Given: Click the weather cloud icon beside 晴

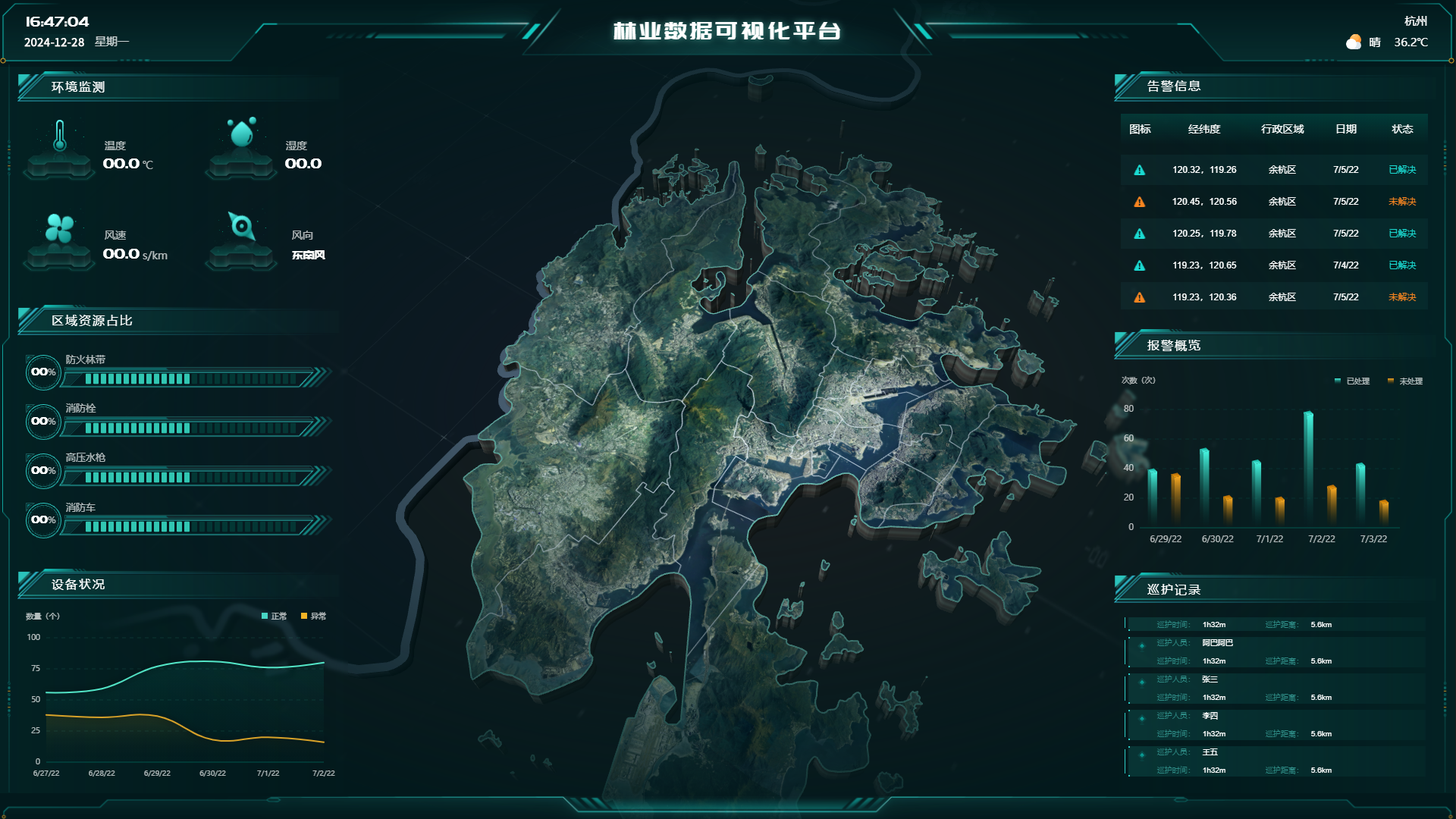Looking at the screenshot, I should (1354, 42).
